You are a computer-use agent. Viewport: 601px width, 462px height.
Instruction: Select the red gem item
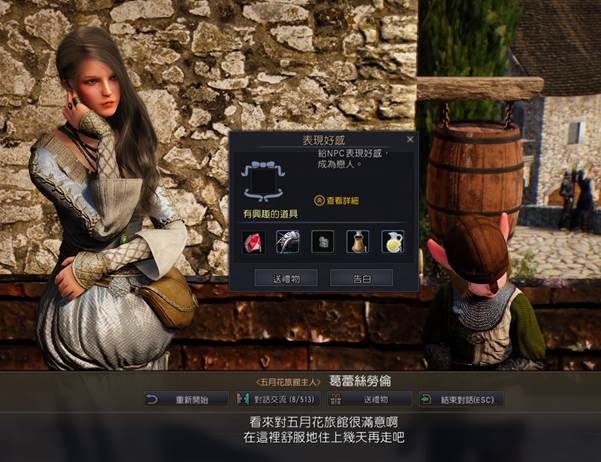click(x=252, y=241)
